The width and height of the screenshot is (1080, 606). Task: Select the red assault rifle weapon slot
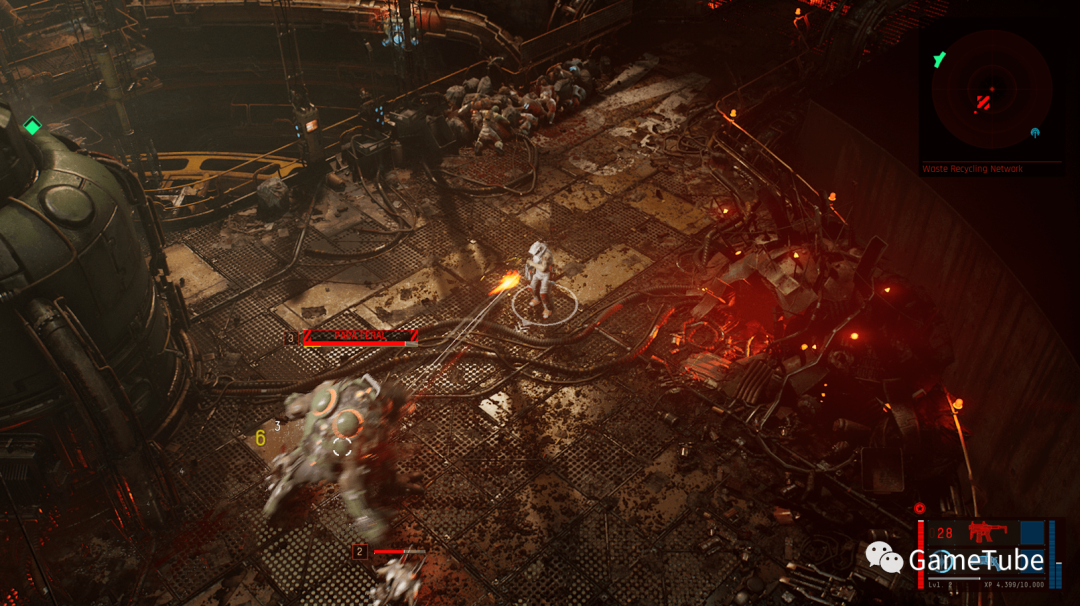tap(985, 533)
